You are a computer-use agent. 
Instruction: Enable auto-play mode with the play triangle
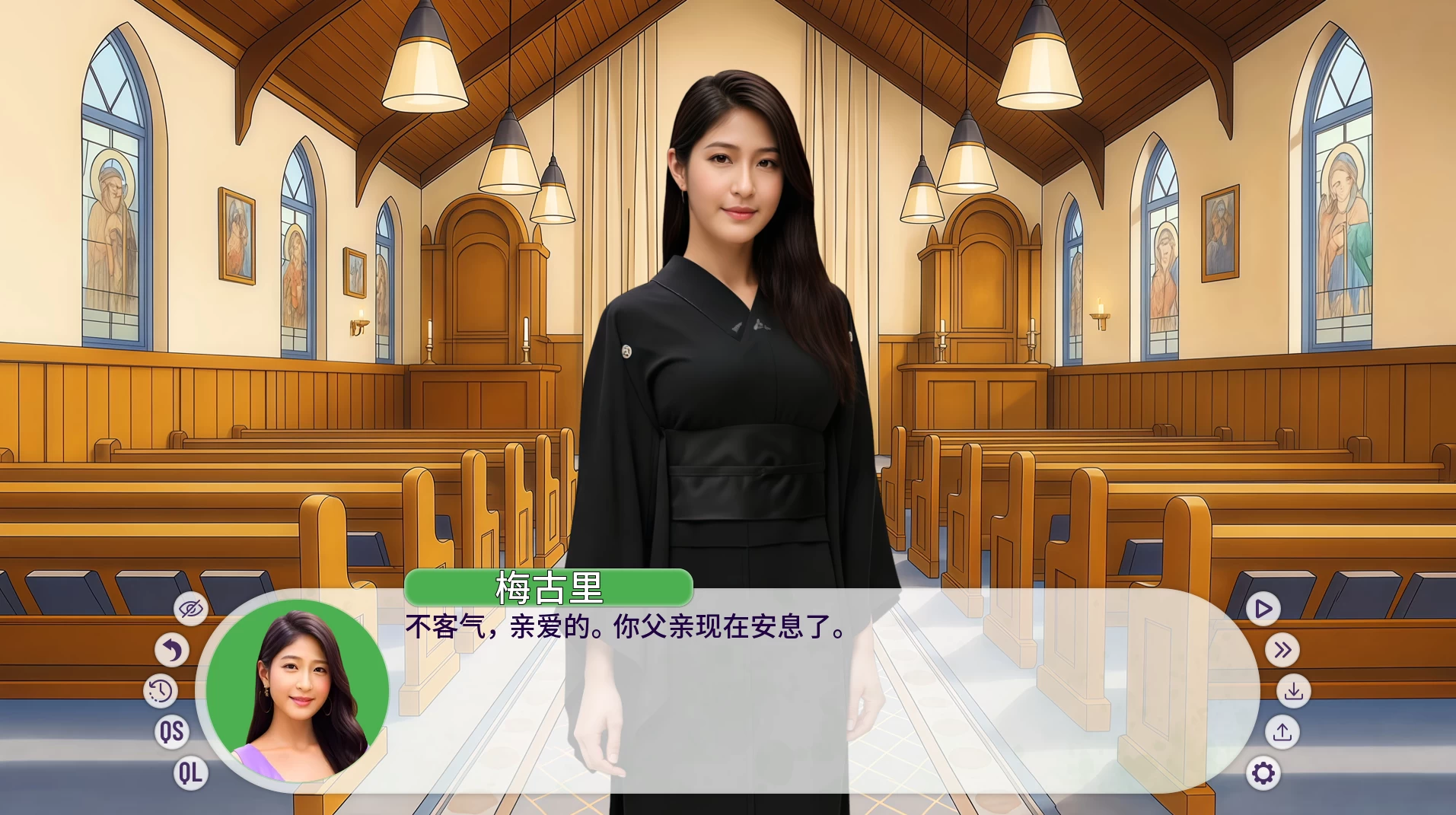[x=1263, y=608]
